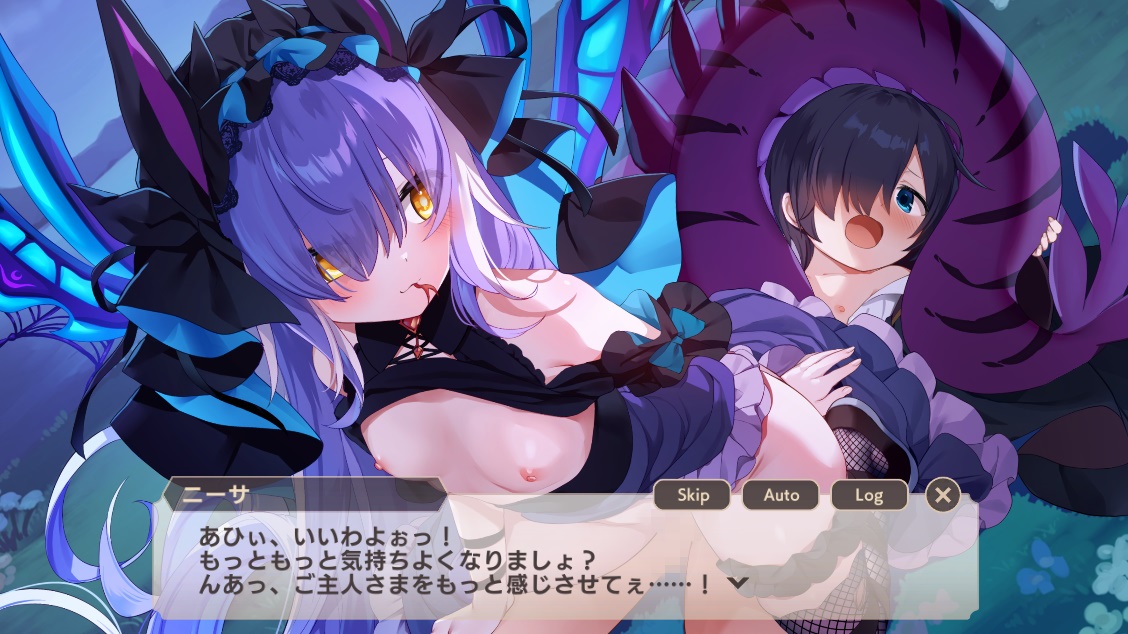Viewport: 1128px width, 634px height.
Task: Enable Auto dialogue mode
Action: [780, 494]
